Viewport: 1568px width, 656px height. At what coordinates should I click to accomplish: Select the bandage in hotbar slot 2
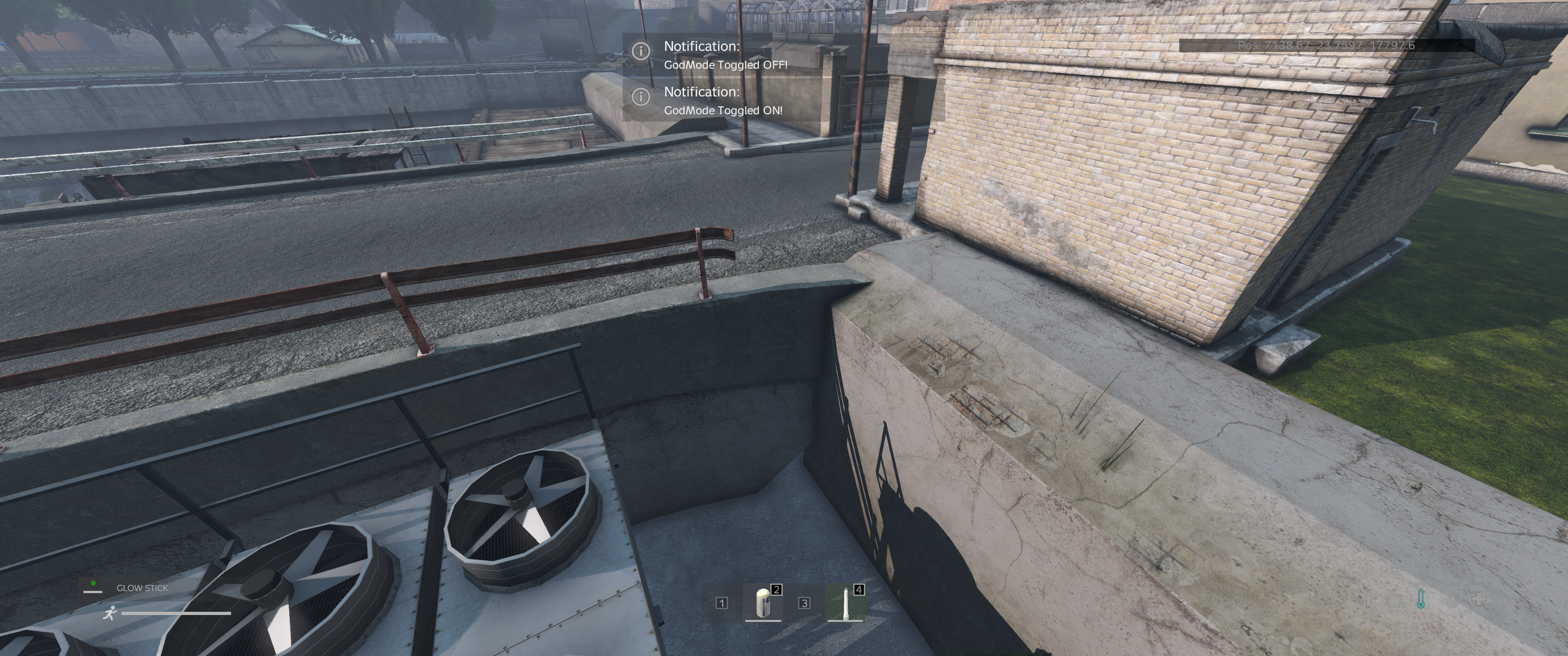coord(763,602)
